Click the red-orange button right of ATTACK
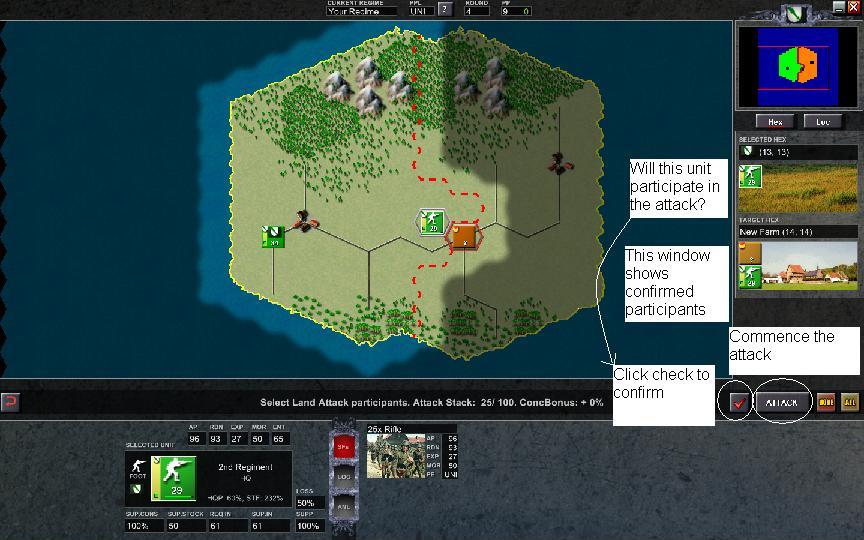864x540 pixels. click(x=826, y=402)
